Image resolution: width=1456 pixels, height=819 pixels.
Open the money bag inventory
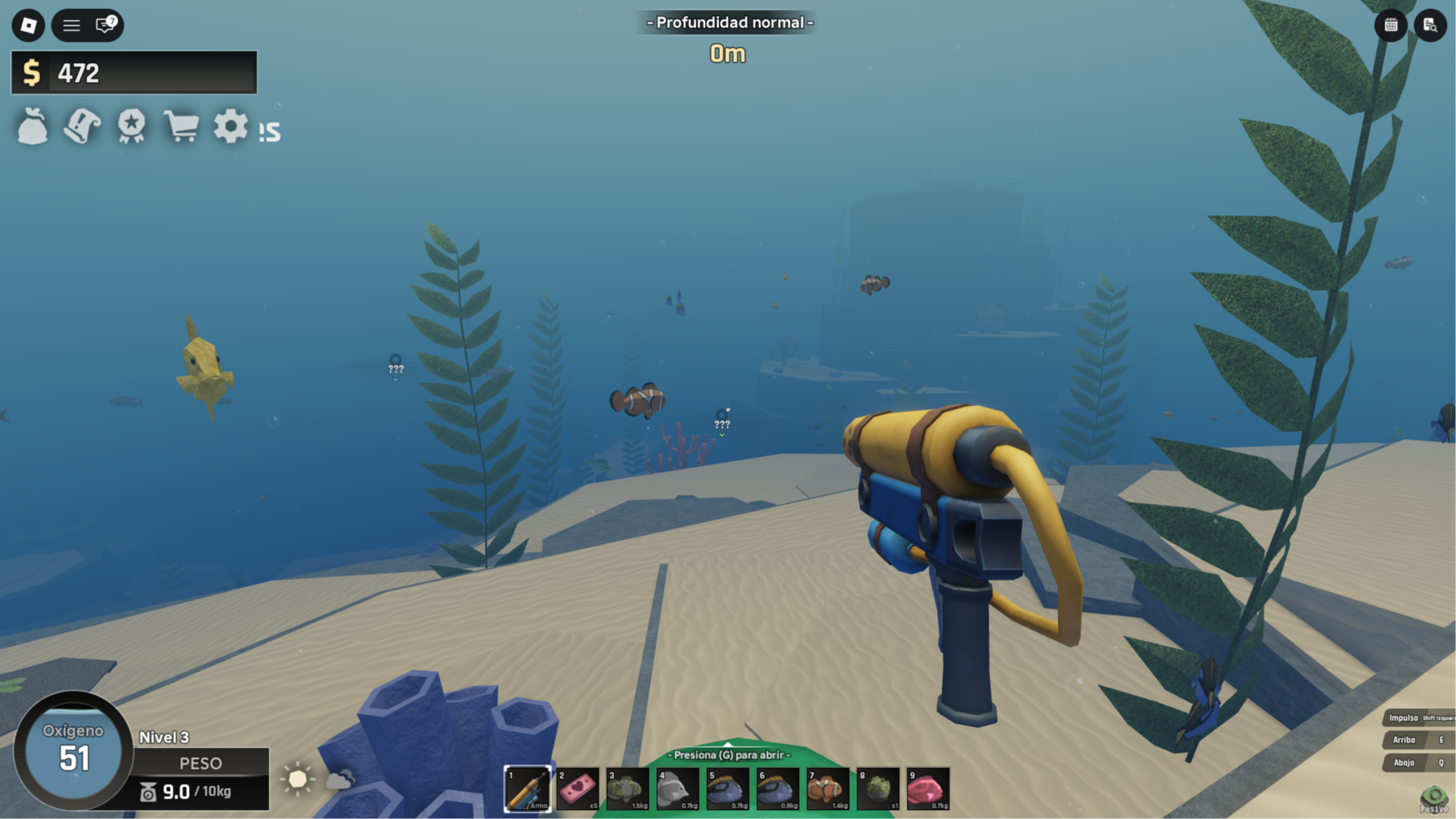tap(33, 126)
